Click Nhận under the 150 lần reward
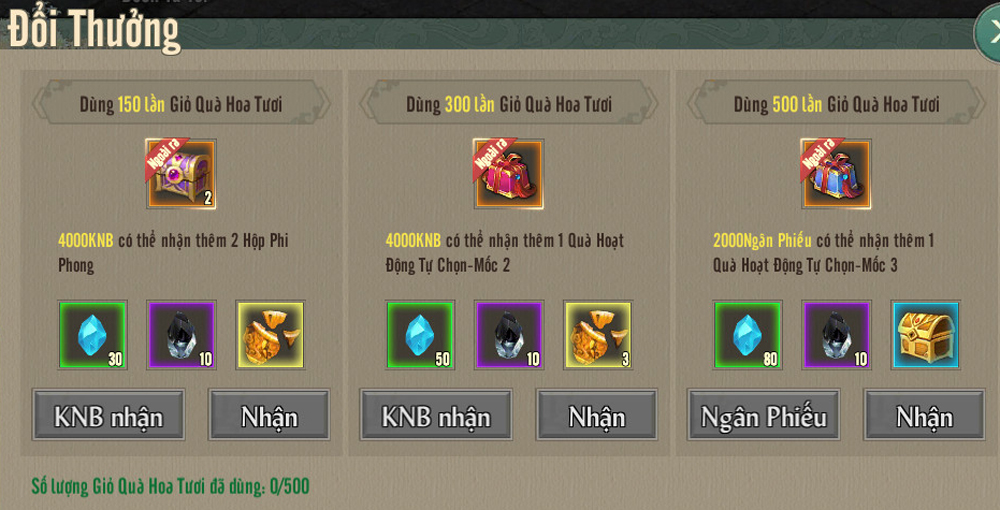The width and height of the screenshot is (1000, 510). 269,415
